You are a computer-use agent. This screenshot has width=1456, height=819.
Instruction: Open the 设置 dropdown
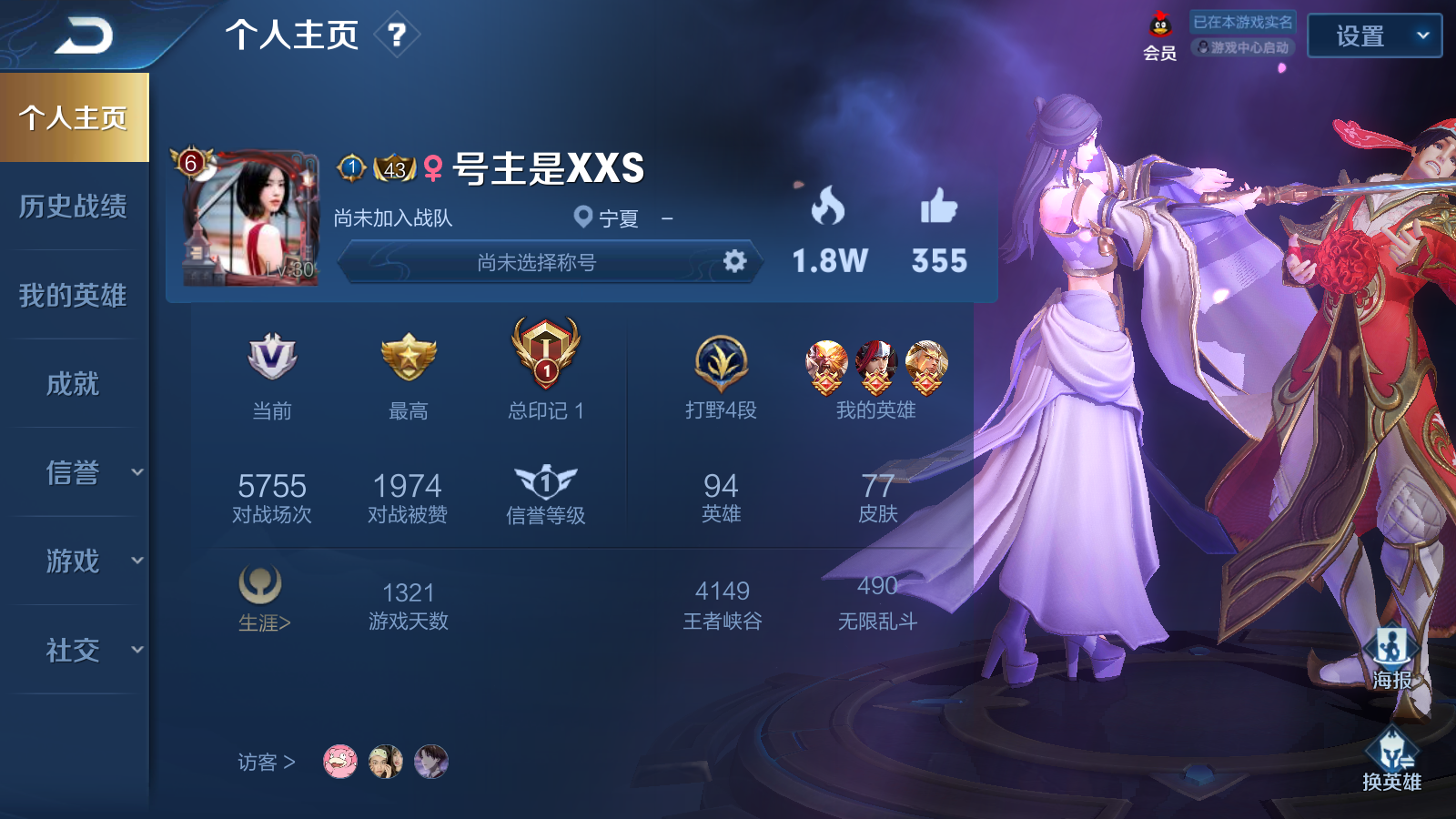[x=1374, y=36]
